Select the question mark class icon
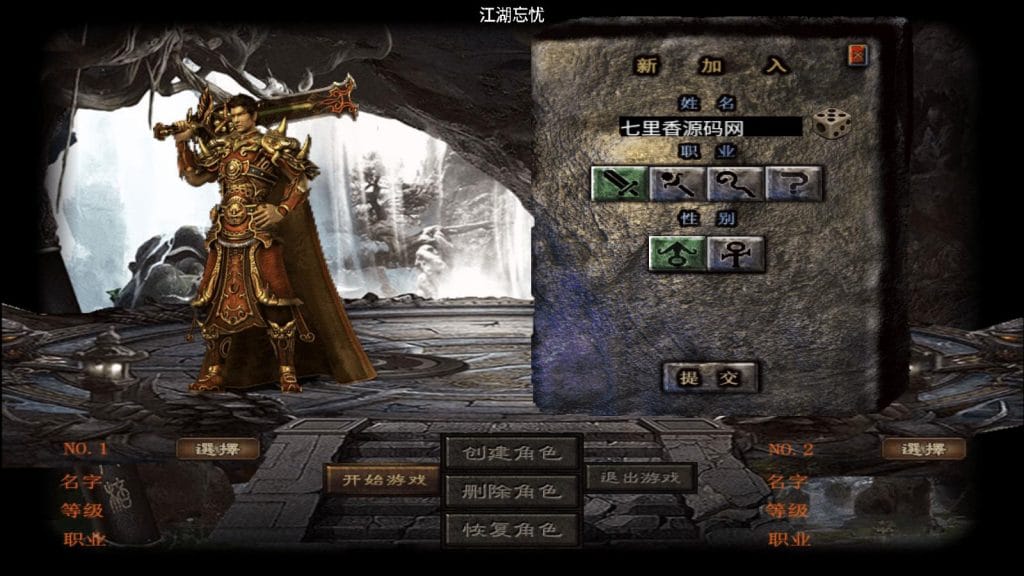Image resolution: width=1024 pixels, height=576 pixels. click(x=794, y=183)
